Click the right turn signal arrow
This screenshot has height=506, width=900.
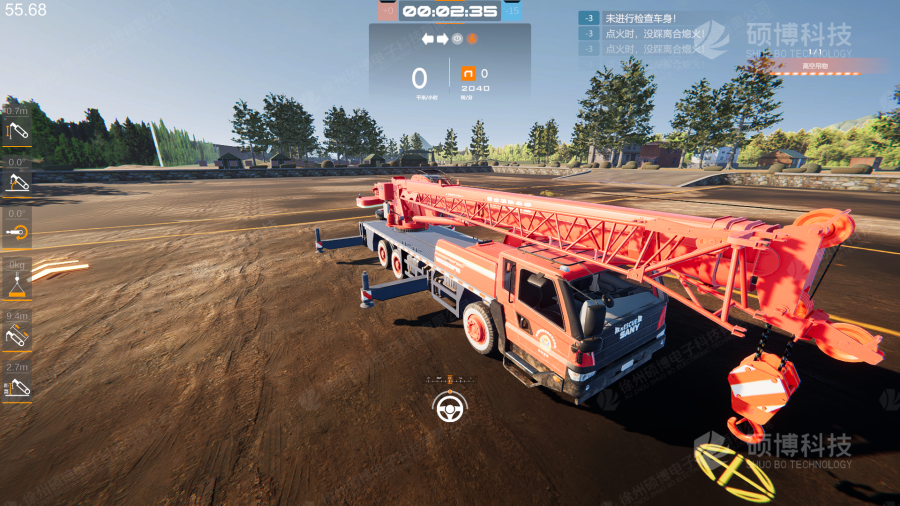tap(442, 39)
